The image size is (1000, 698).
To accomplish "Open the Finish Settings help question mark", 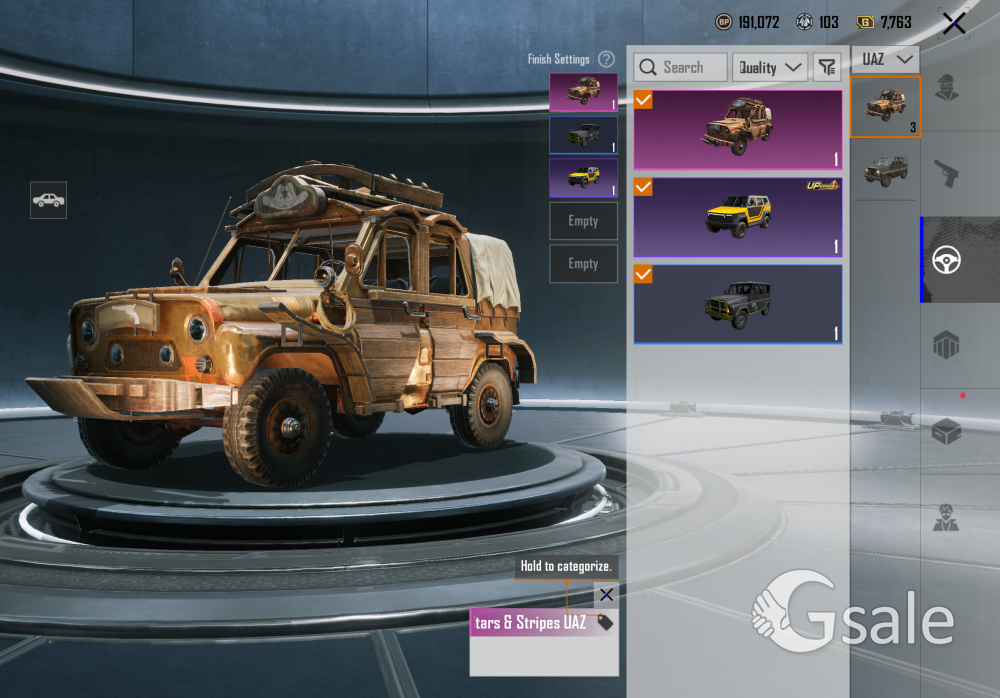I will [606, 59].
